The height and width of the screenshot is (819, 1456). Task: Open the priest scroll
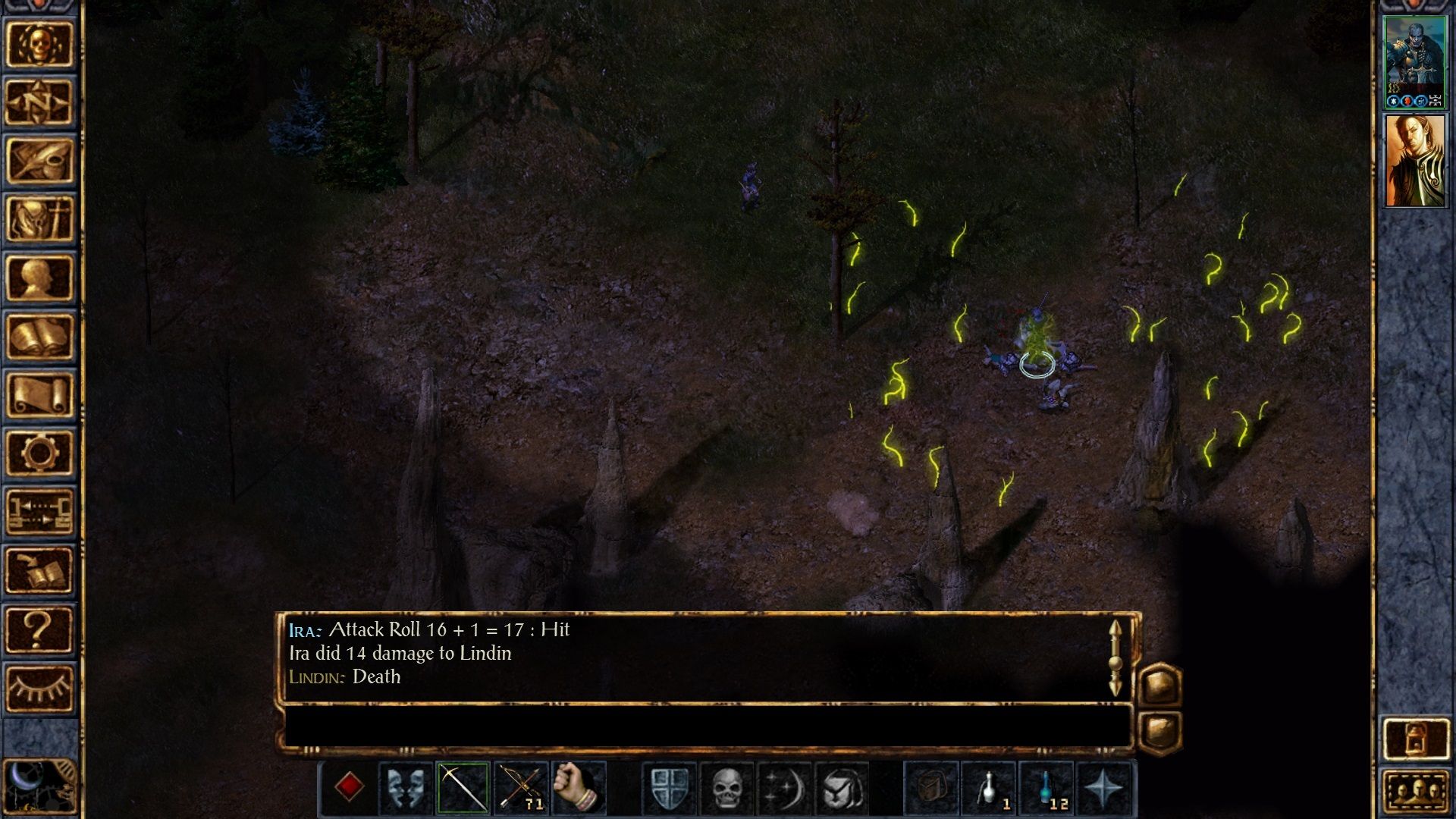click(x=39, y=395)
